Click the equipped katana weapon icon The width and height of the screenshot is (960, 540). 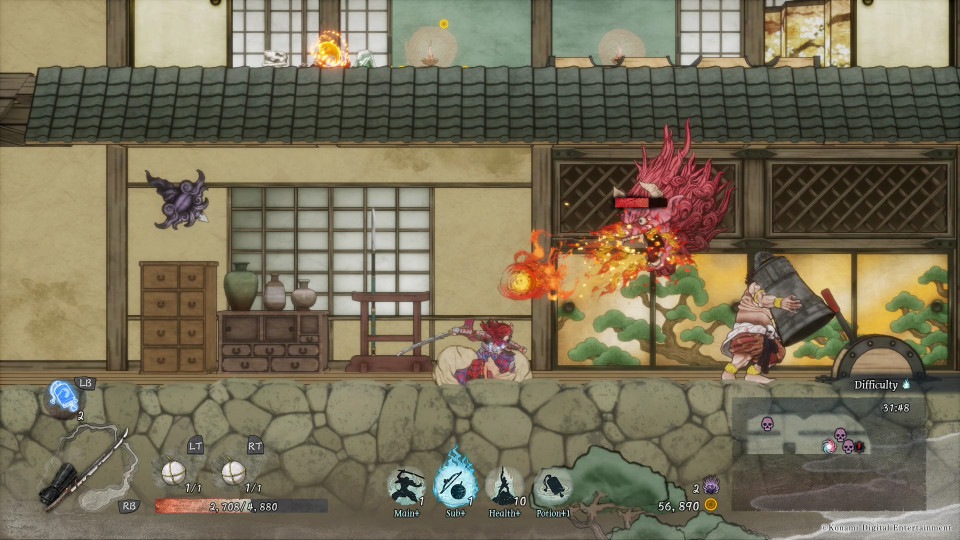(85, 468)
